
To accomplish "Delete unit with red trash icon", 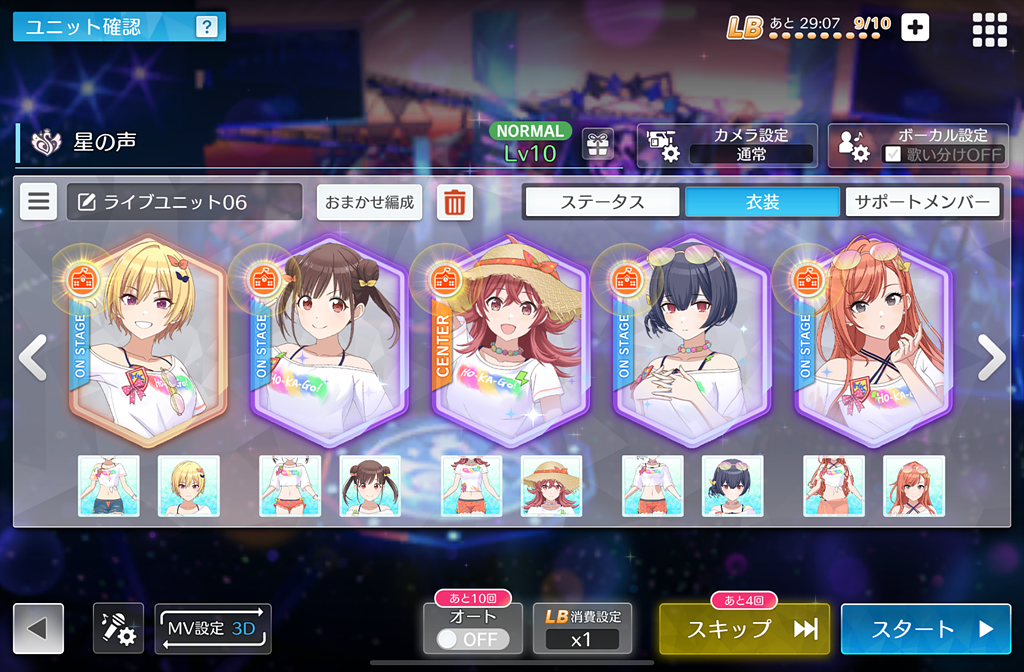I will (455, 202).
